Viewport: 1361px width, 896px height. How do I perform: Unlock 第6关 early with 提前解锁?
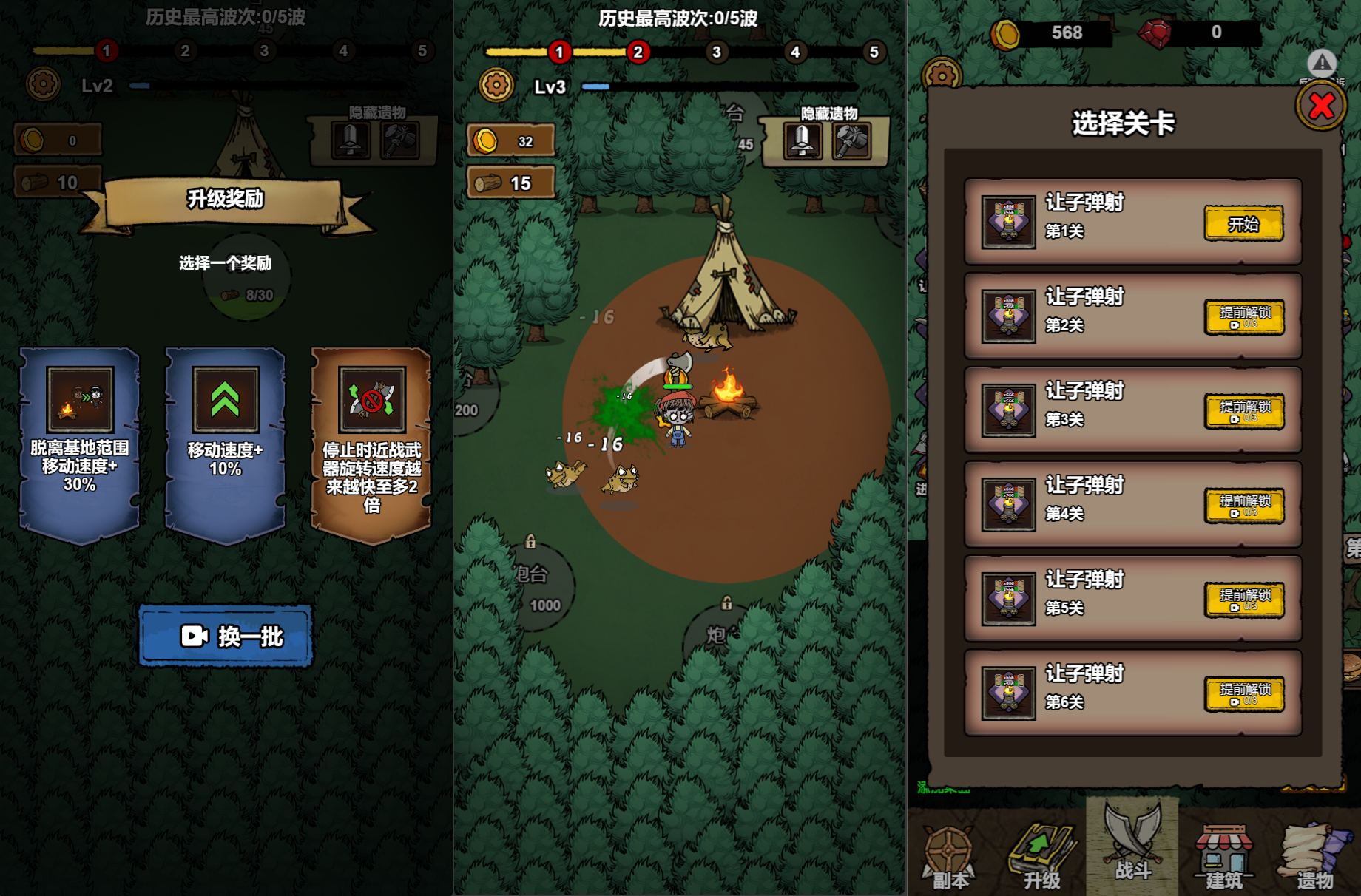click(1244, 694)
